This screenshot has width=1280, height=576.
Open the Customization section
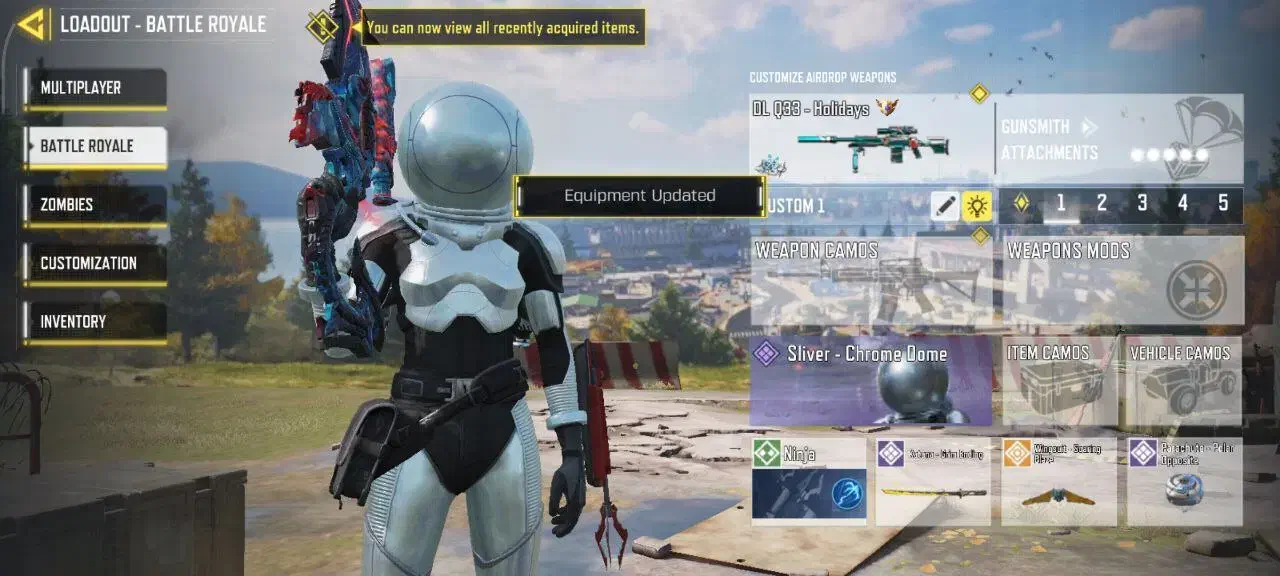pyautogui.click(x=96, y=264)
